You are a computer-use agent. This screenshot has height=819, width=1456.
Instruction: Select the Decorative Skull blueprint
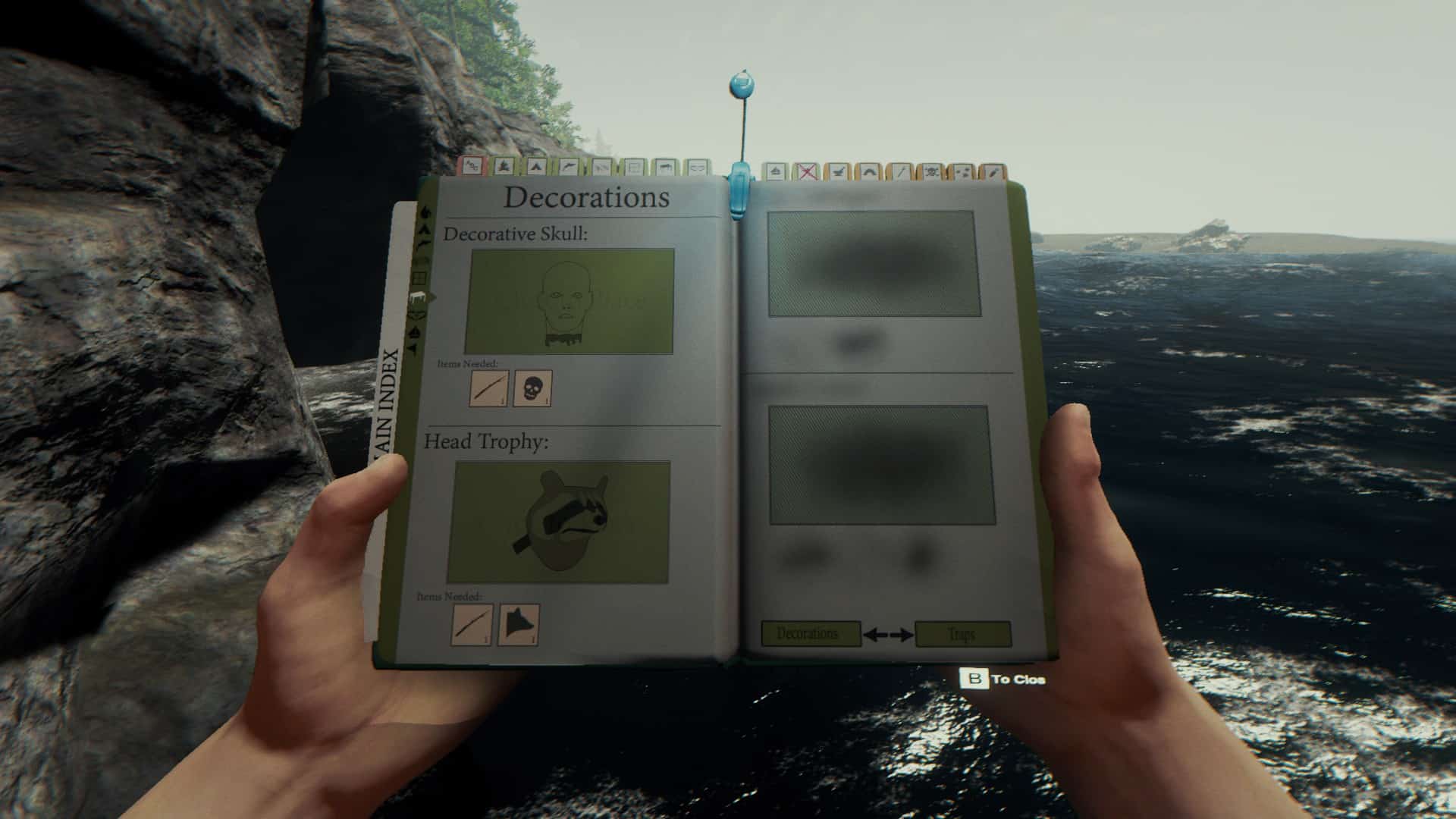pos(570,301)
